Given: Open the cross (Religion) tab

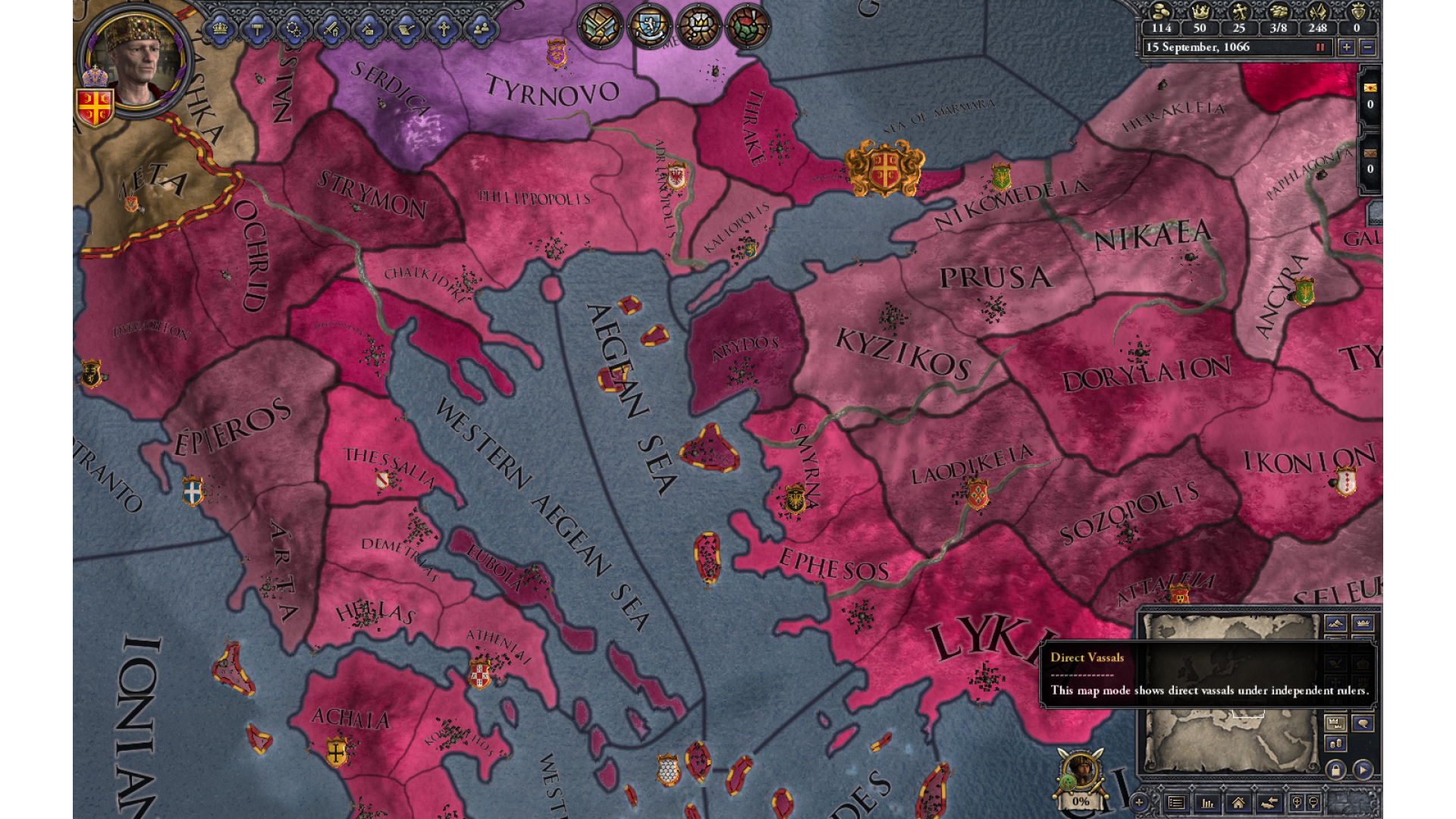Looking at the screenshot, I should pyautogui.click(x=444, y=29).
